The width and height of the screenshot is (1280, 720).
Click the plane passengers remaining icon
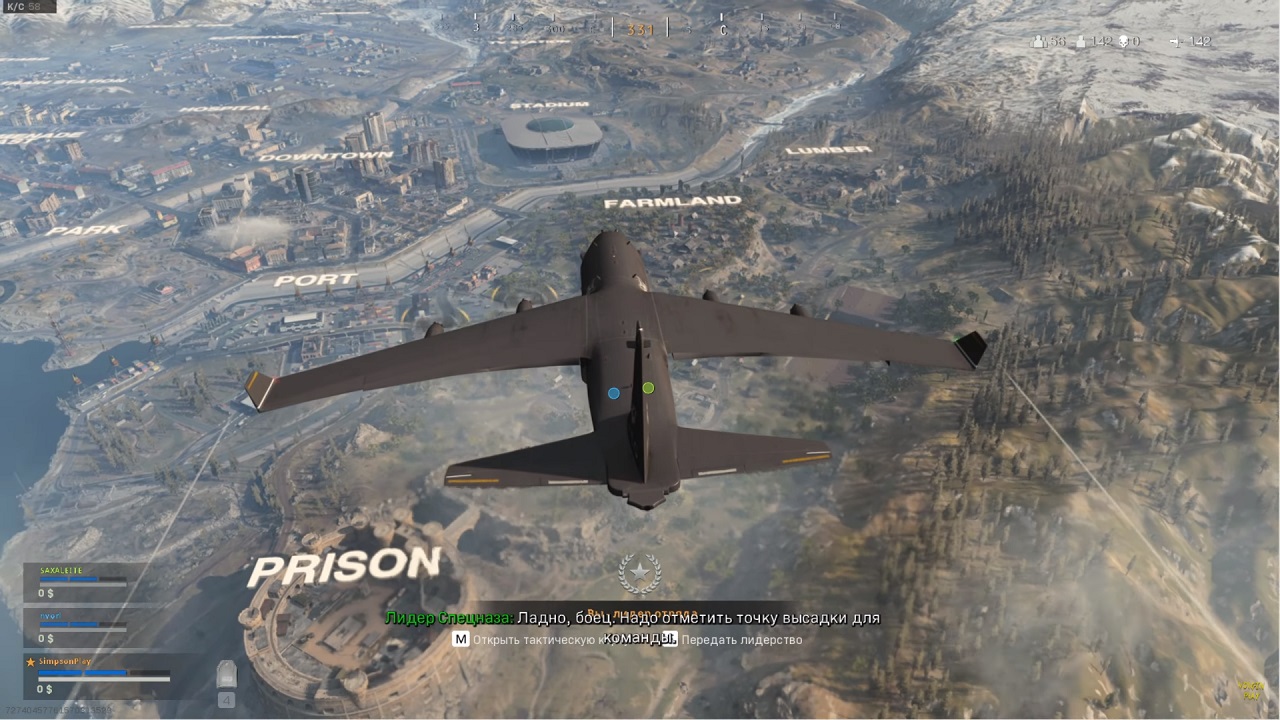[x=1174, y=41]
